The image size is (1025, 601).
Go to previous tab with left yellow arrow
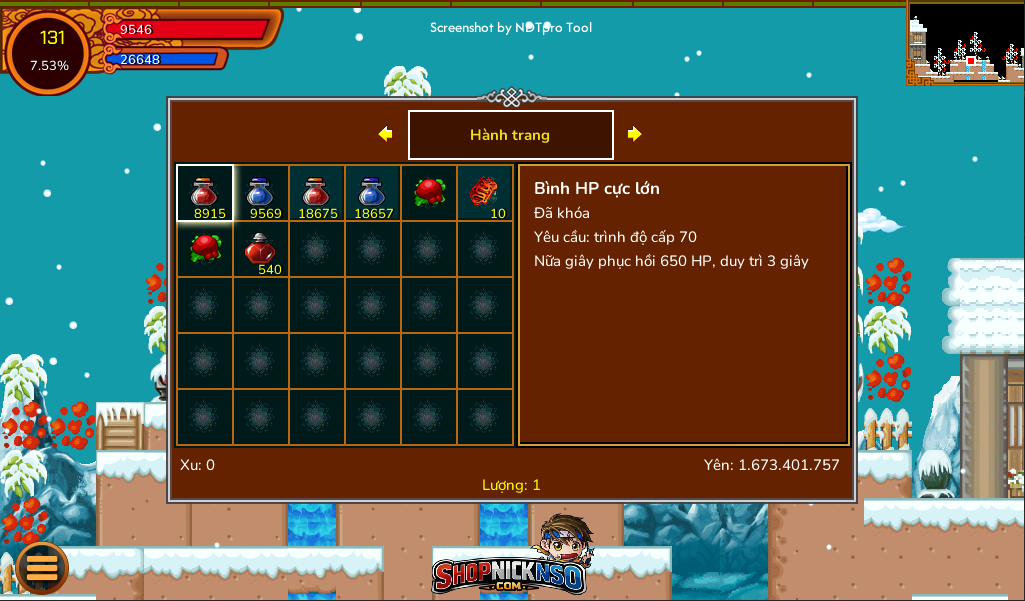point(385,134)
